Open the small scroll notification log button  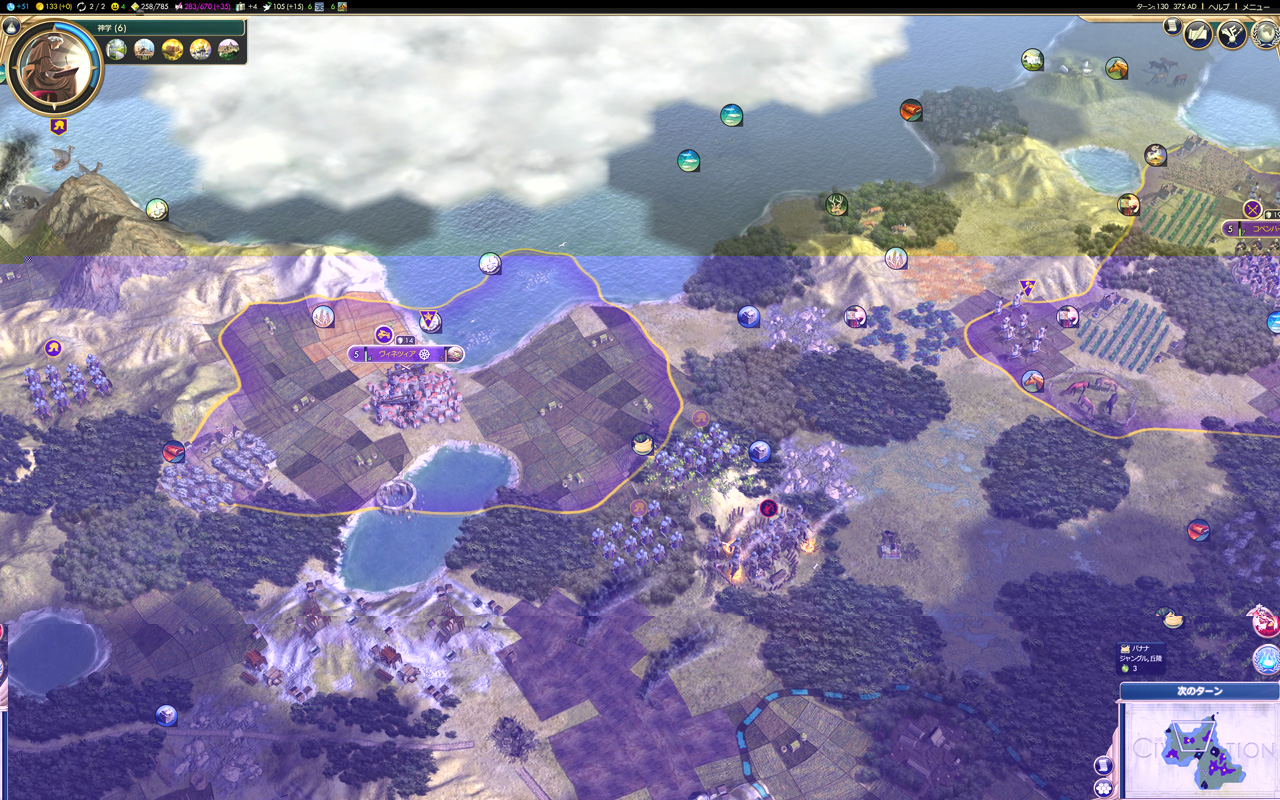1172,26
